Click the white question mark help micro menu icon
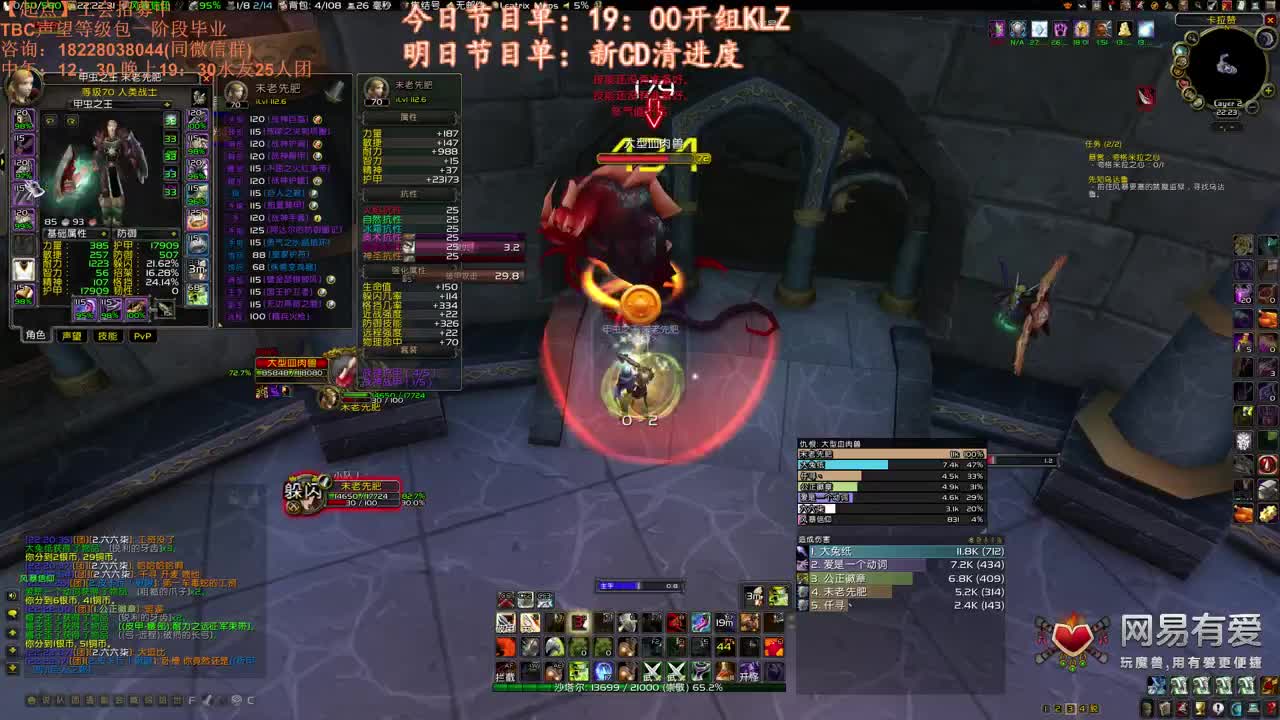1280x720 pixels. pyautogui.click(x=1218, y=708)
